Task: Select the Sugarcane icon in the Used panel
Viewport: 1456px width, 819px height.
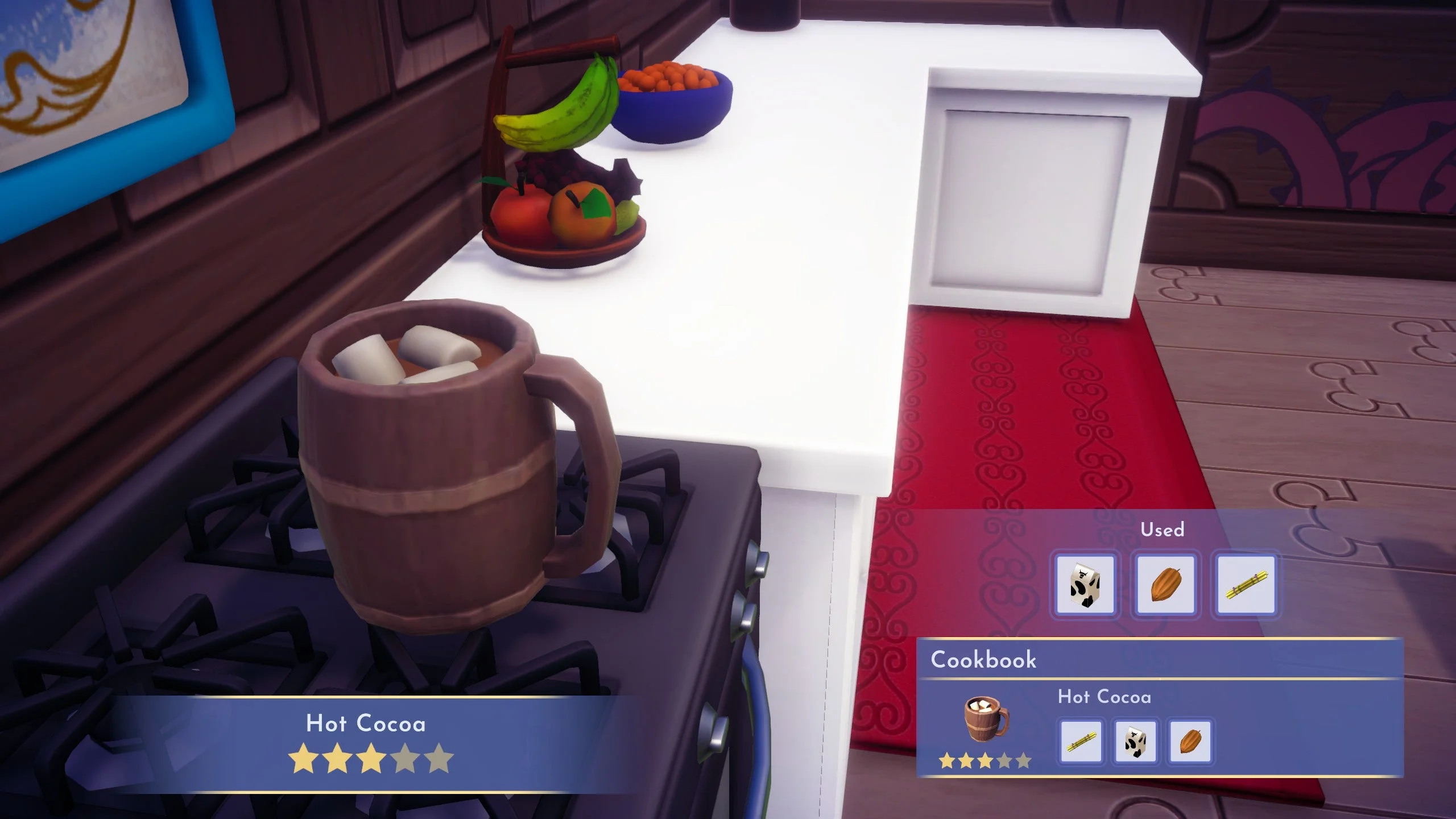Action: pyautogui.click(x=1247, y=585)
